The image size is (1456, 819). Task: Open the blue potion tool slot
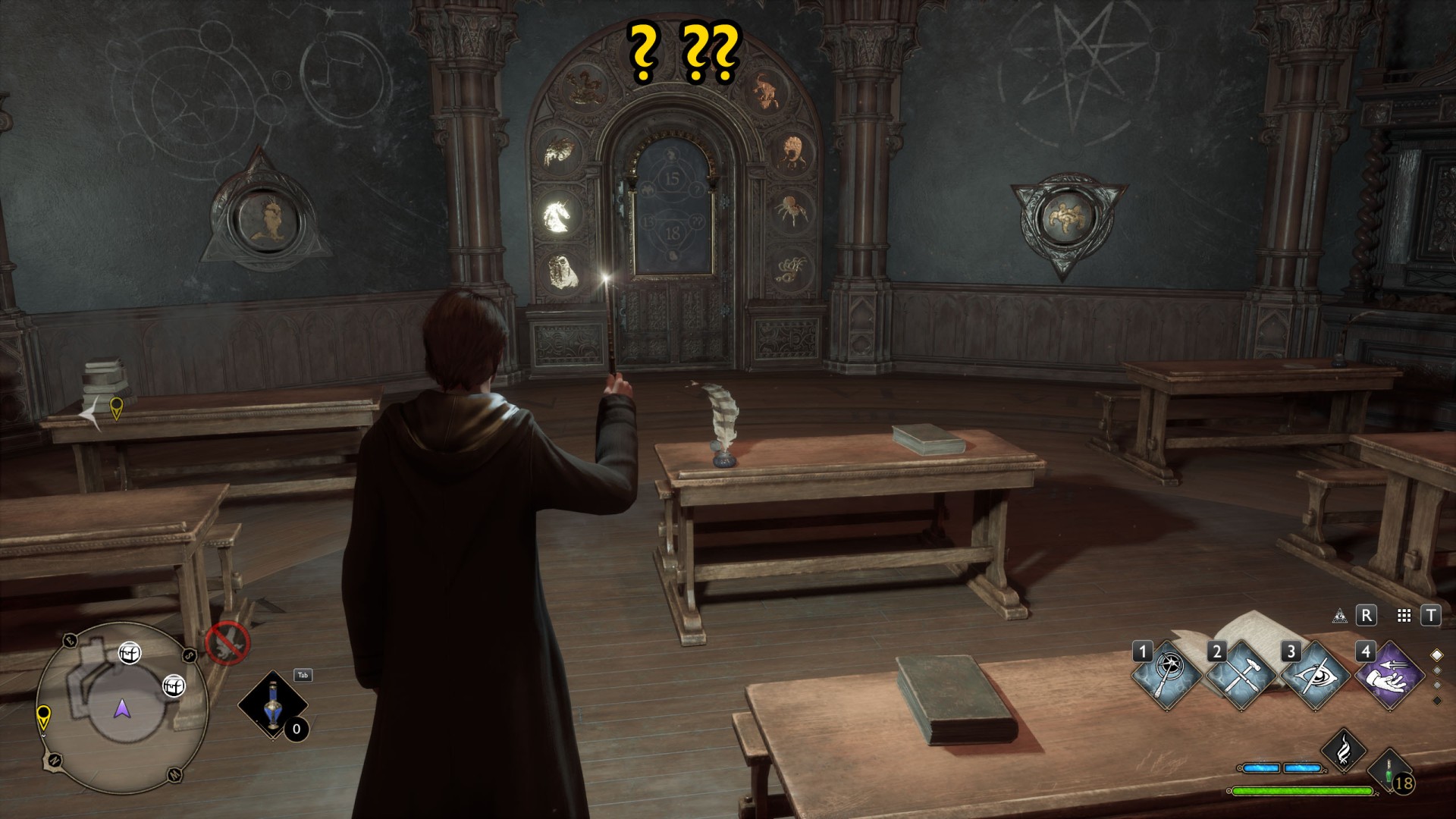click(x=273, y=704)
